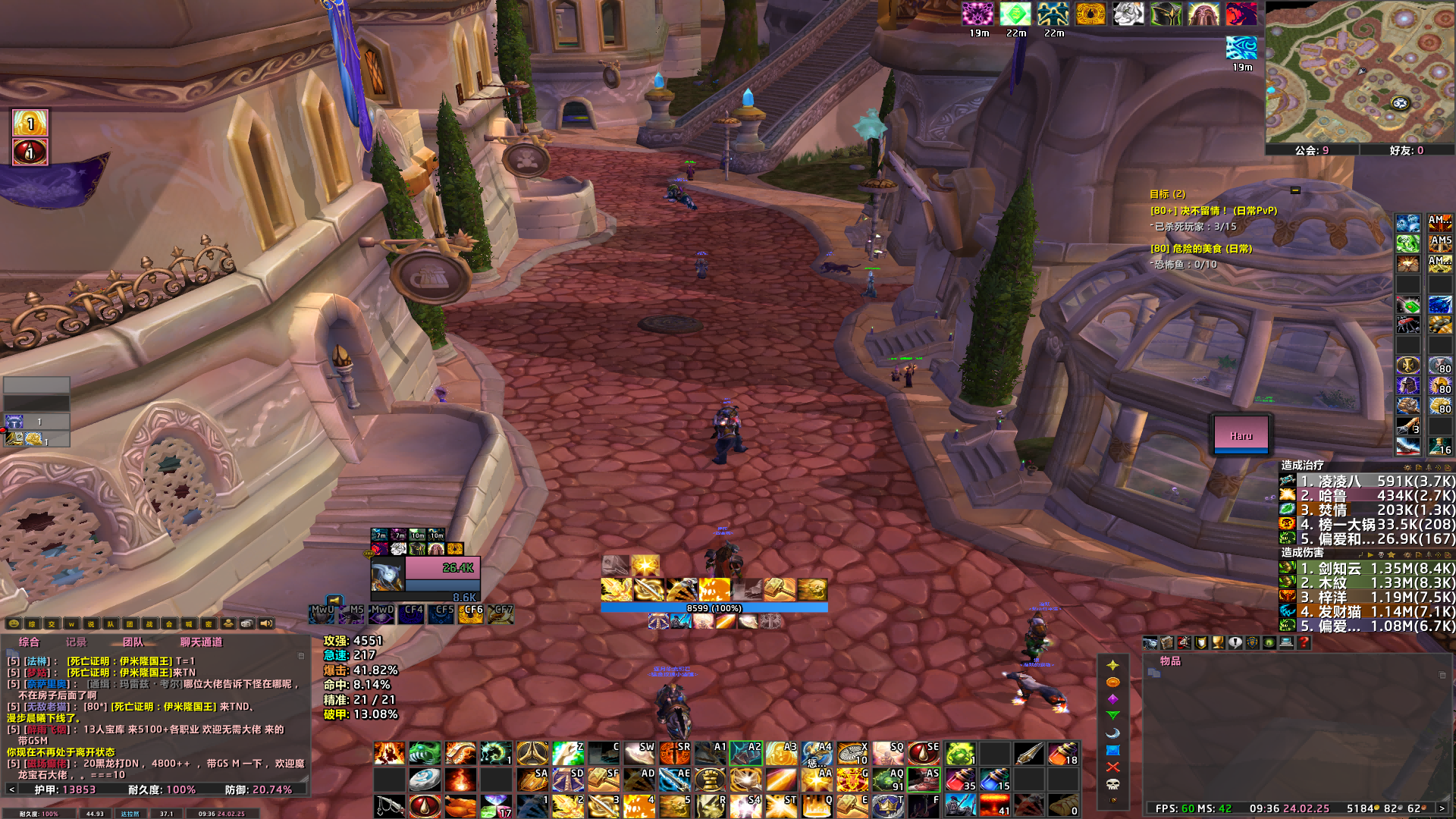Select 剑知云 in the damage meter
The image size is (1456, 819).
(1367, 568)
